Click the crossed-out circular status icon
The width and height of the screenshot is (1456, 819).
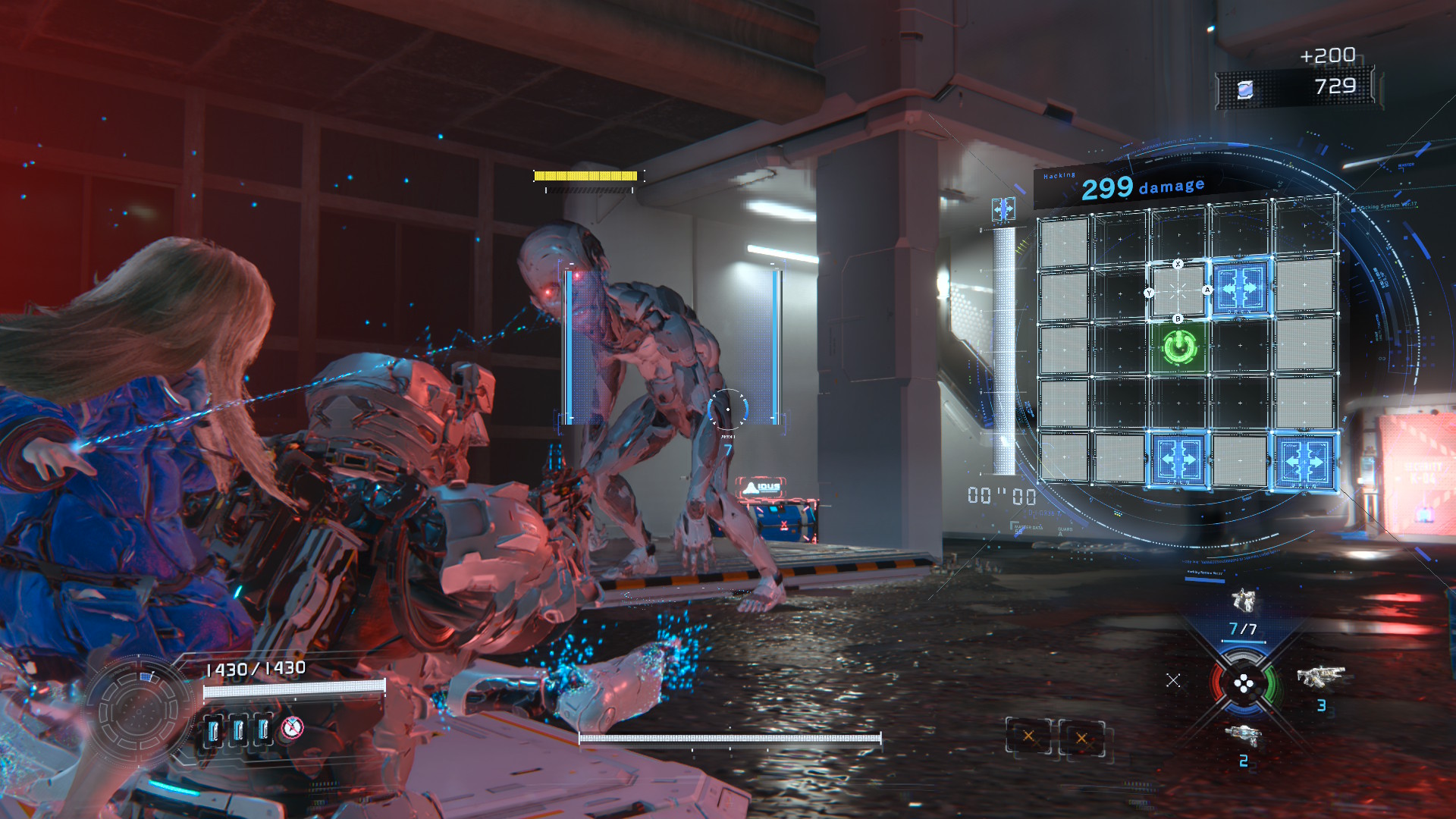click(x=292, y=729)
